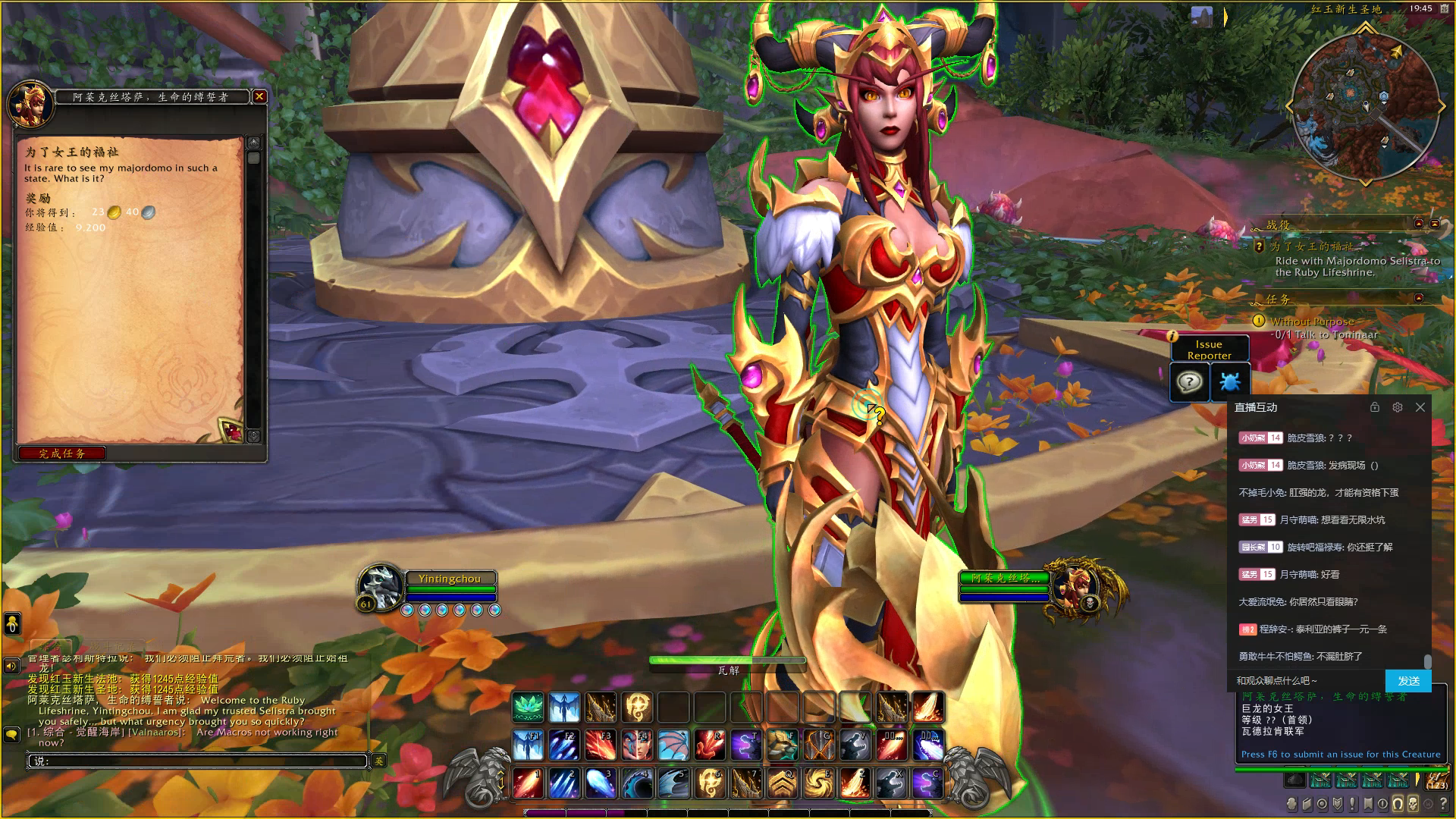This screenshot has width=1456, height=819.
Task: Trigger the golden chevrons ability on Q
Action: click(782, 783)
